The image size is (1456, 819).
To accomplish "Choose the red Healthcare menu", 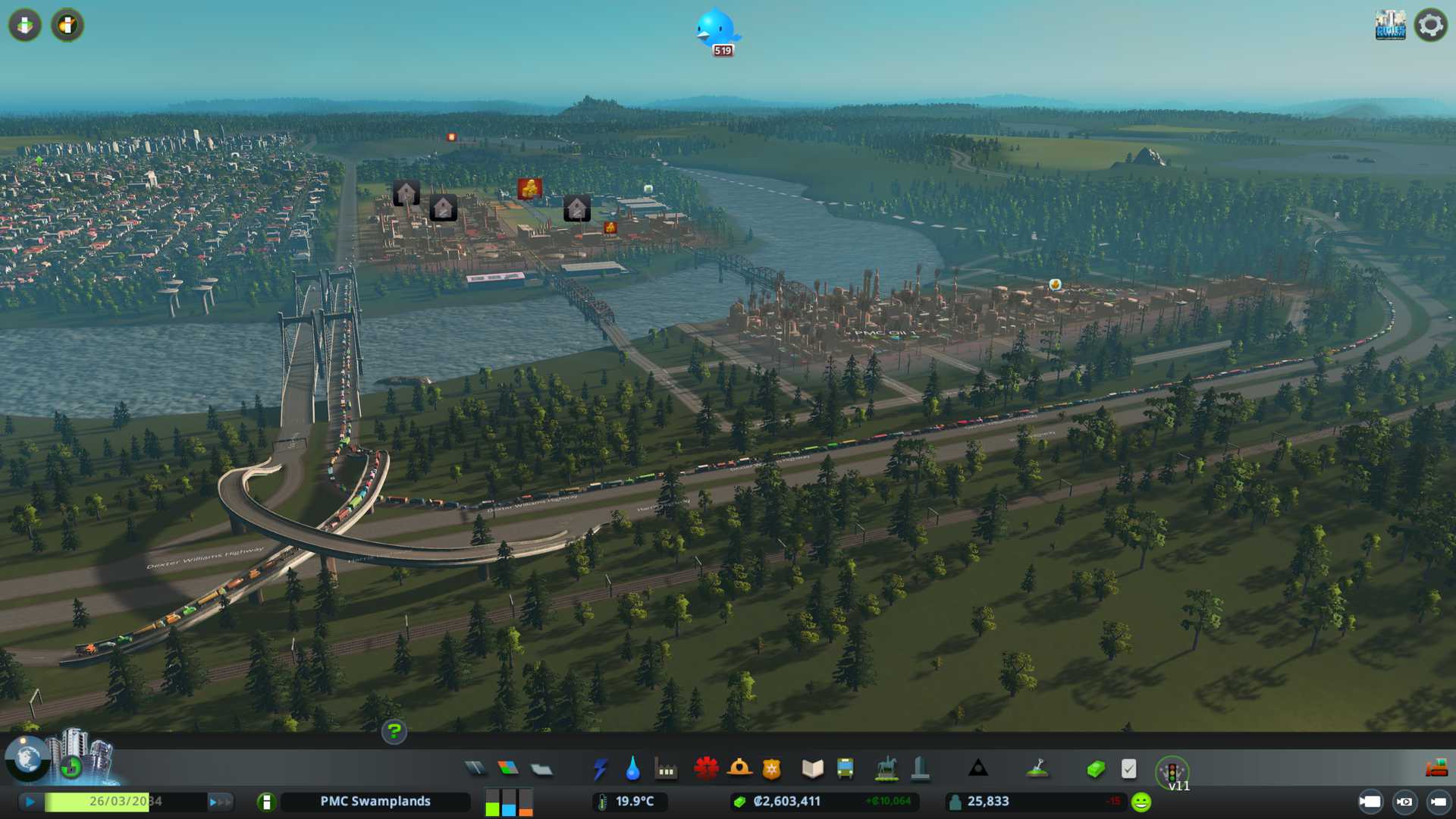I will (706, 769).
